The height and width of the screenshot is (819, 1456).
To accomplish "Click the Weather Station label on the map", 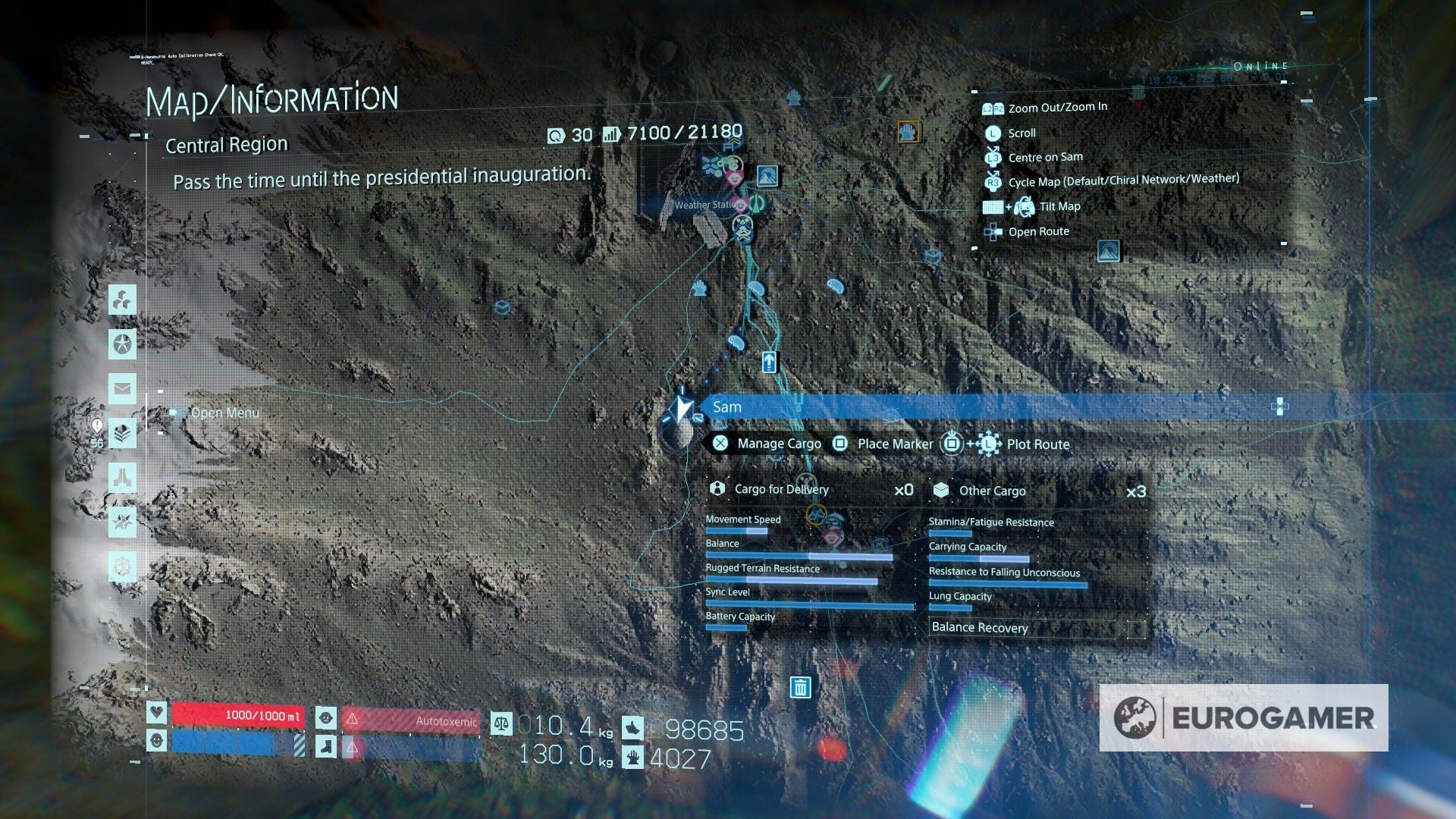I will point(708,204).
